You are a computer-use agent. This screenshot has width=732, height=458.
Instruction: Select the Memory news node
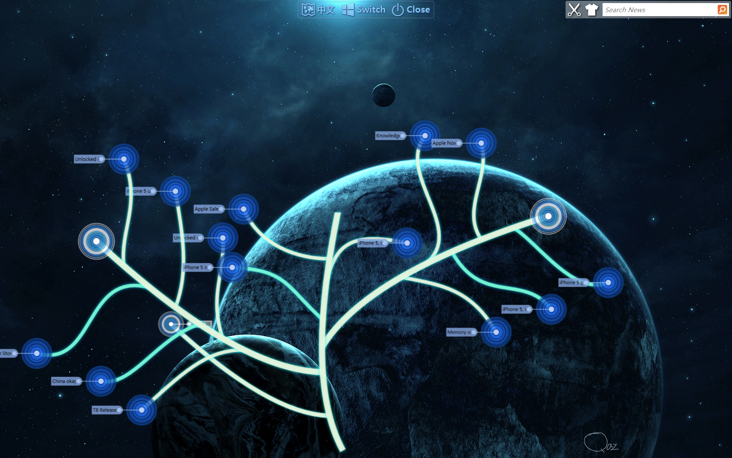(x=495, y=332)
